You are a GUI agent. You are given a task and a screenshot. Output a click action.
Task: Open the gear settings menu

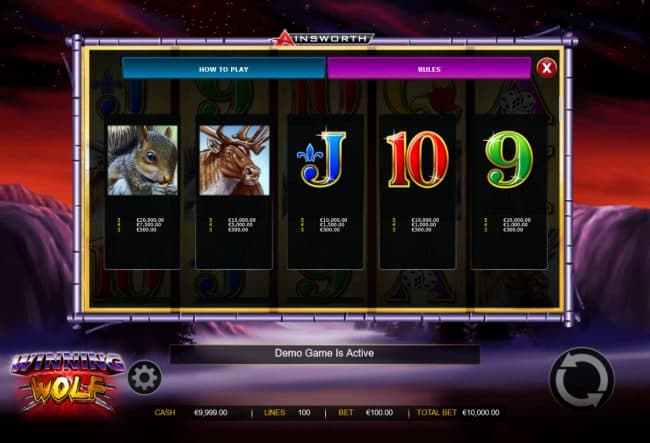(144, 377)
